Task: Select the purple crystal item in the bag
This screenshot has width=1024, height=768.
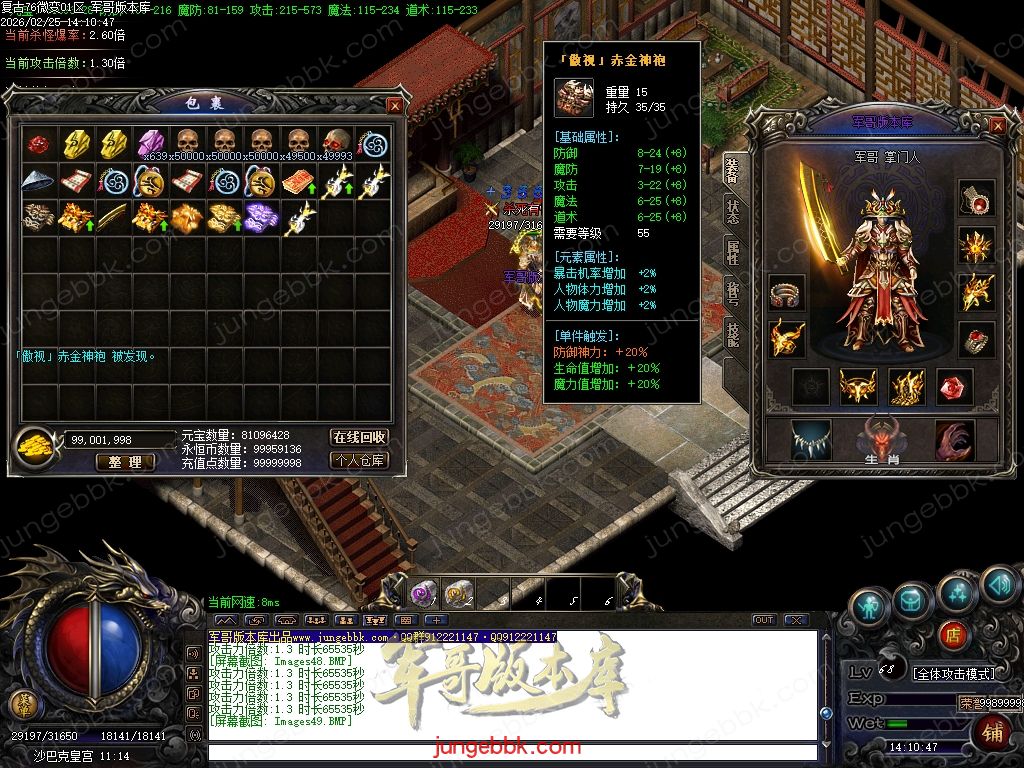Action: 150,142
